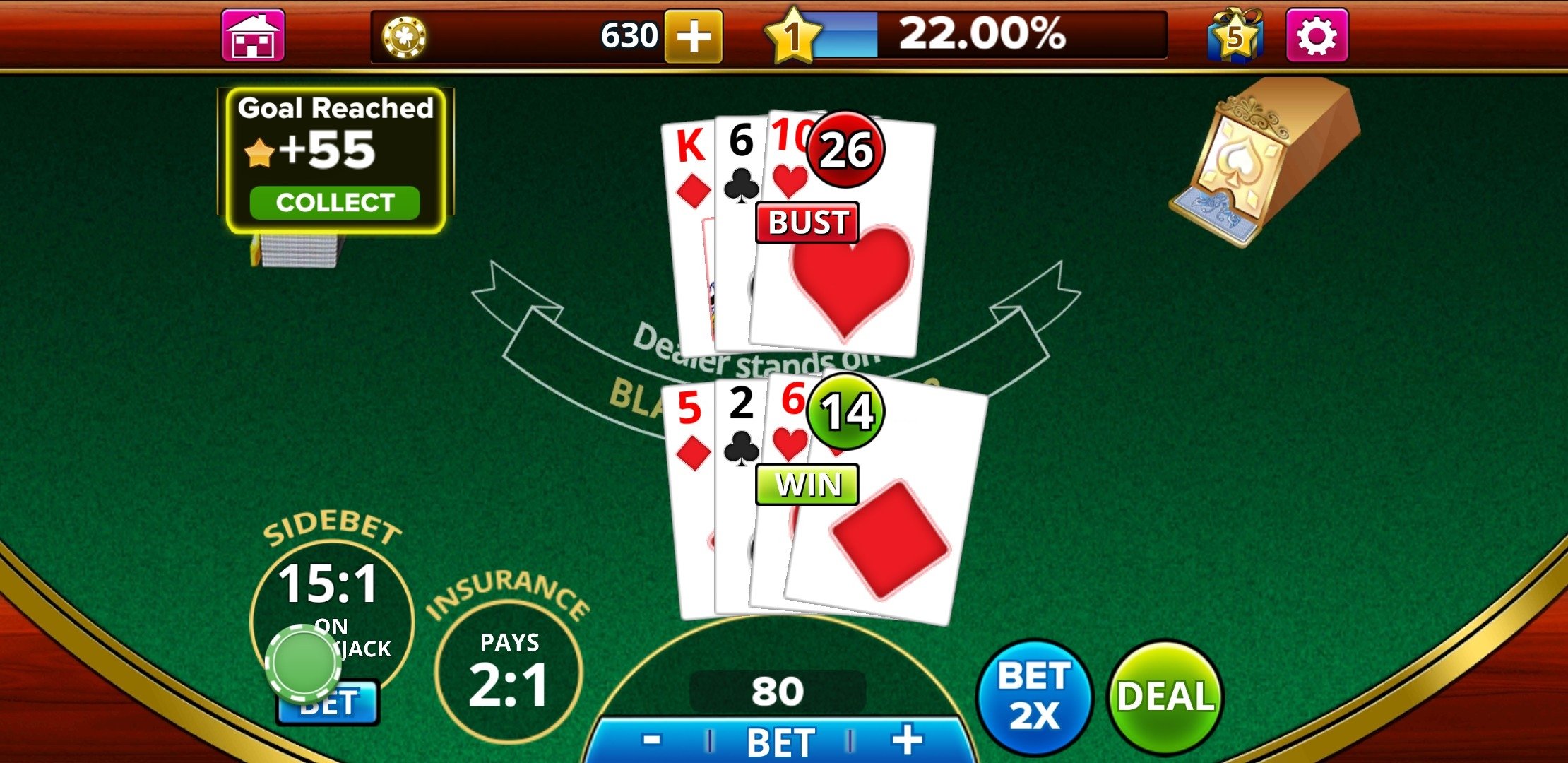Select the Insurance pays 2:1 circle
1568x763 pixels.
tap(509, 671)
